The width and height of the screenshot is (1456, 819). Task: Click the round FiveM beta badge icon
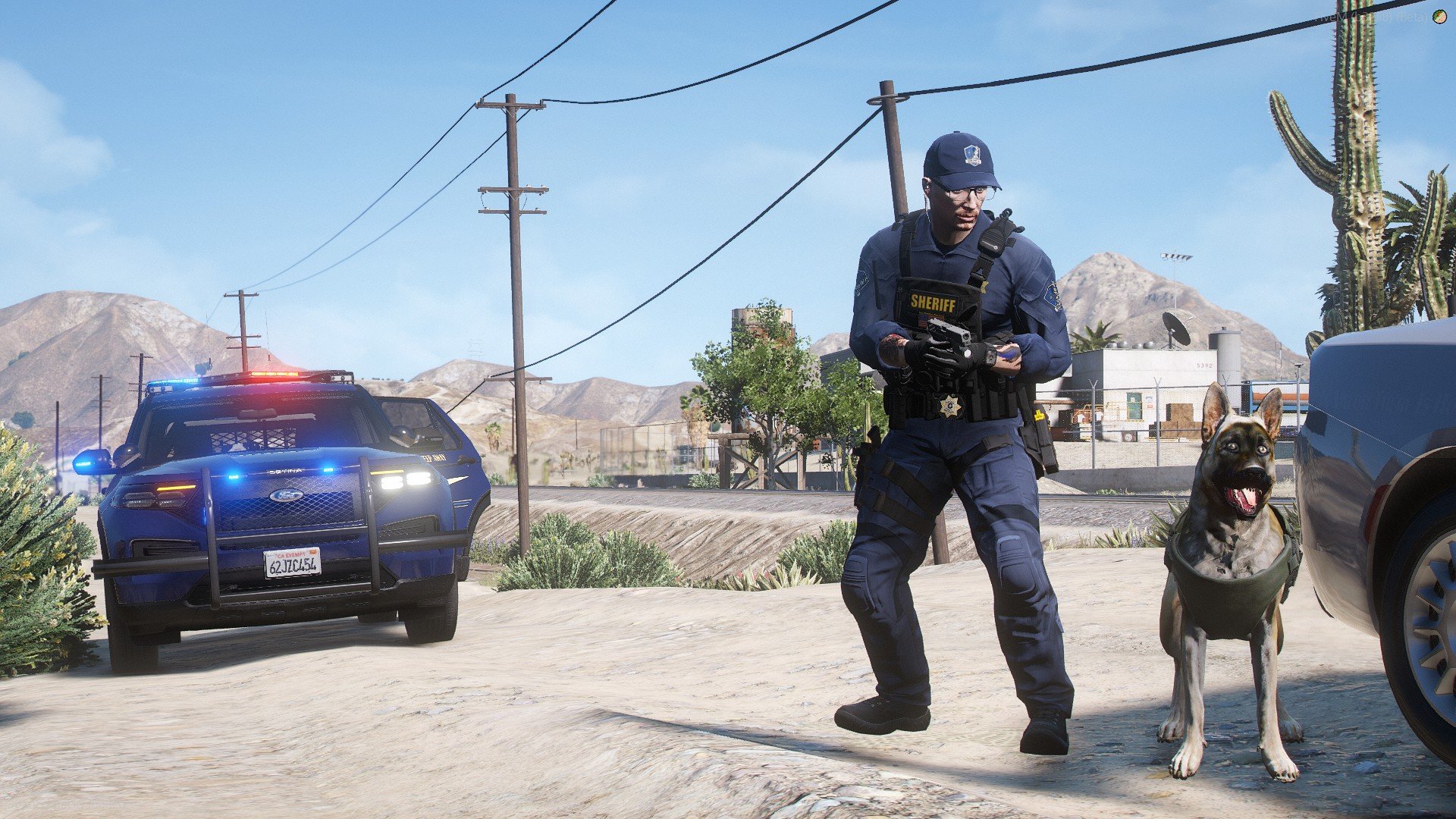[x=1439, y=16]
